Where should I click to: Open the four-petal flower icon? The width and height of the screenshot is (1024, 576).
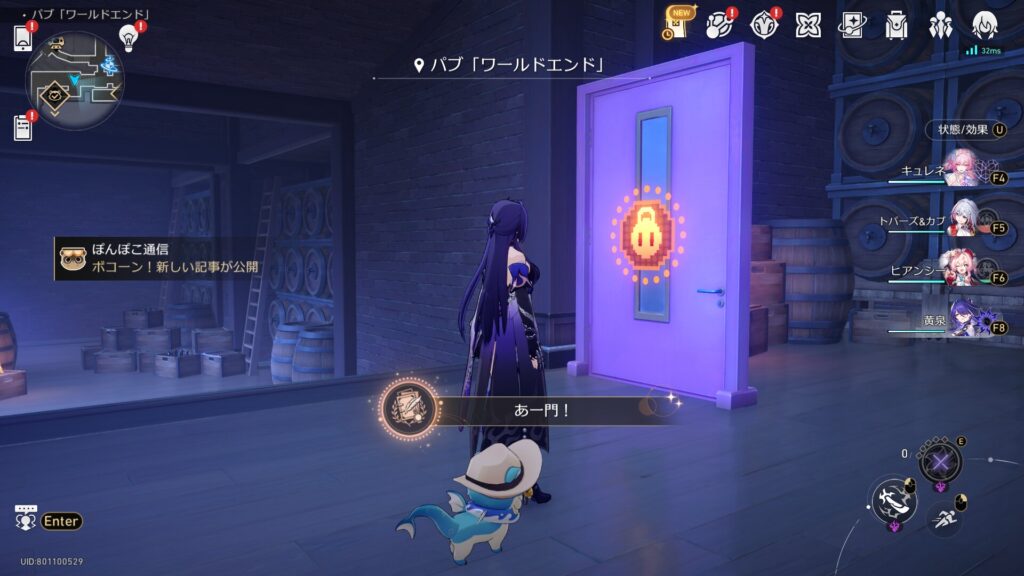(x=808, y=25)
